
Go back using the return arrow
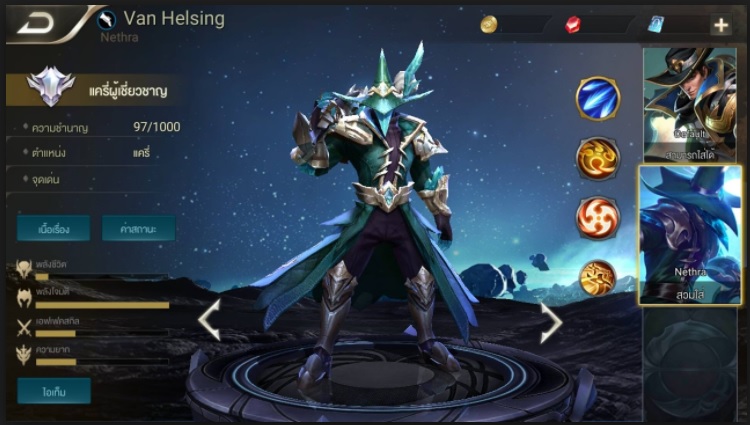[x=33, y=23]
